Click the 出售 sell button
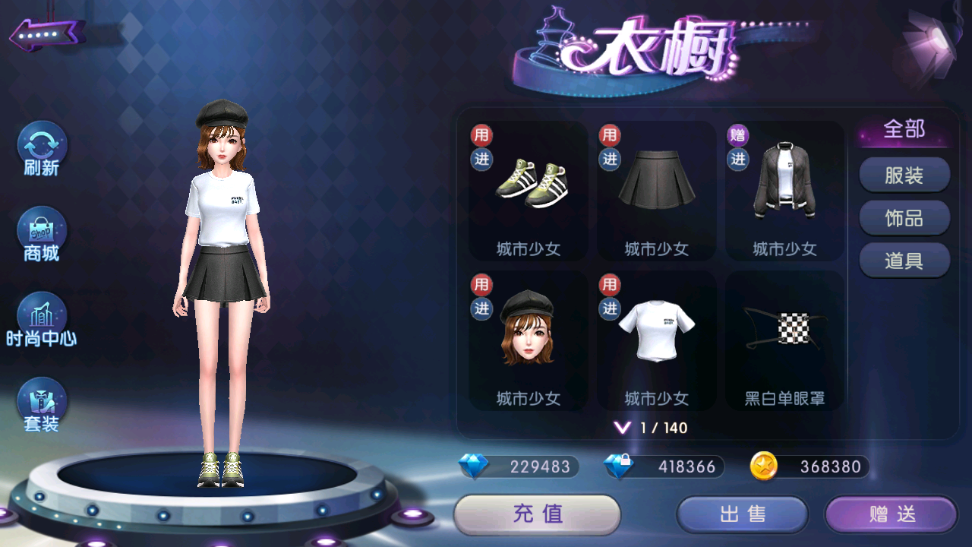The height and width of the screenshot is (547, 972). click(x=742, y=515)
